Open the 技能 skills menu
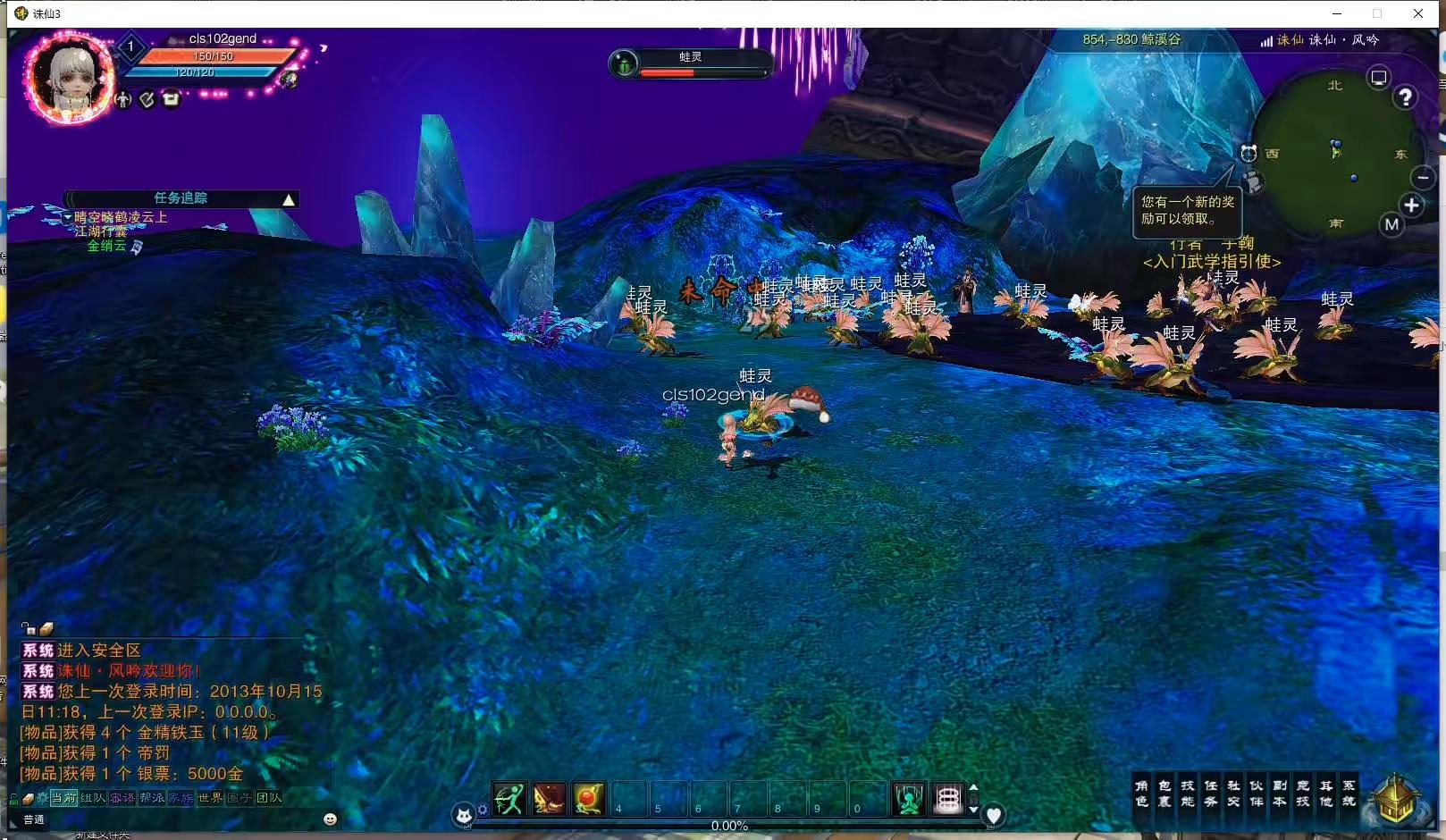This screenshot has width=1446, height=840. pos(1188,793)
